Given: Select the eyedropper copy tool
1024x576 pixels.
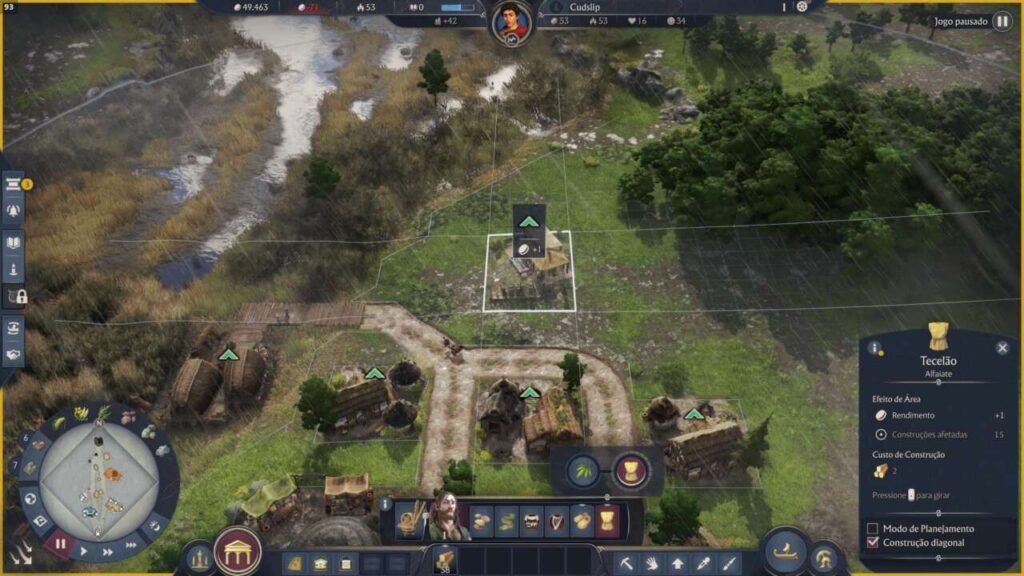Looking at the screenshot, I should pyautogui.click(x=704, y=563).
